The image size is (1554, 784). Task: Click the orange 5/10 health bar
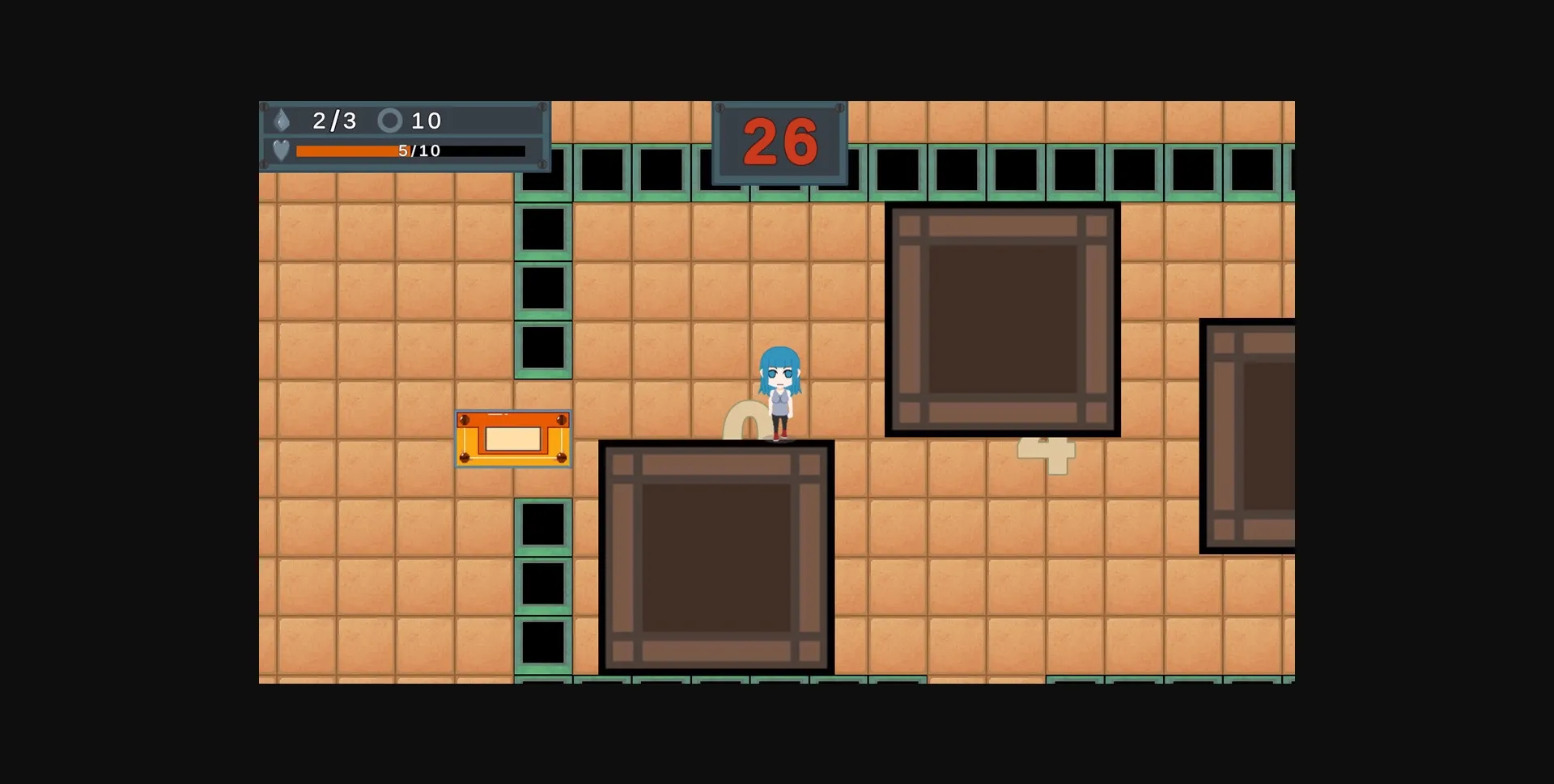click(346, 150)
